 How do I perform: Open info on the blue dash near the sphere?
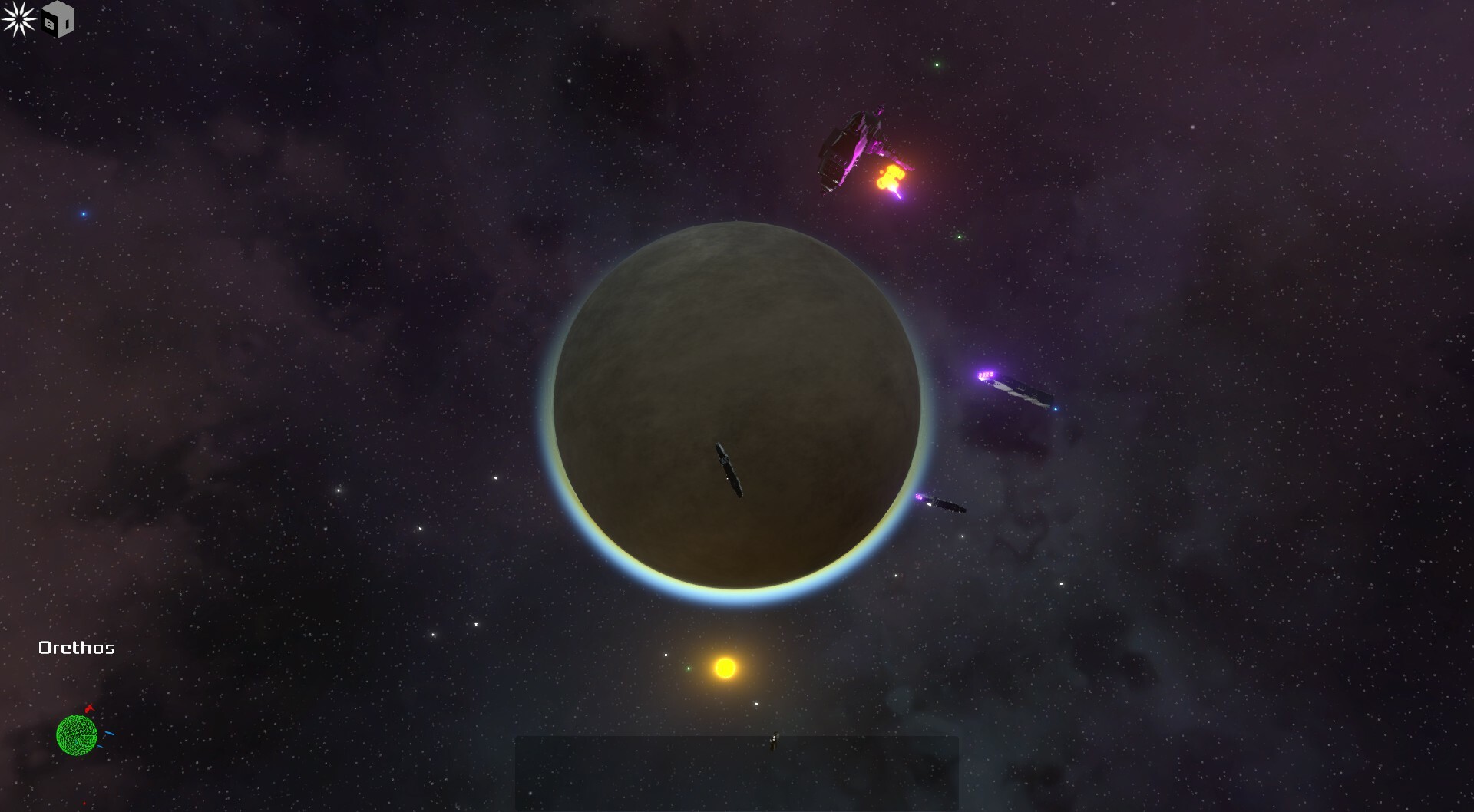pos(109,733)
